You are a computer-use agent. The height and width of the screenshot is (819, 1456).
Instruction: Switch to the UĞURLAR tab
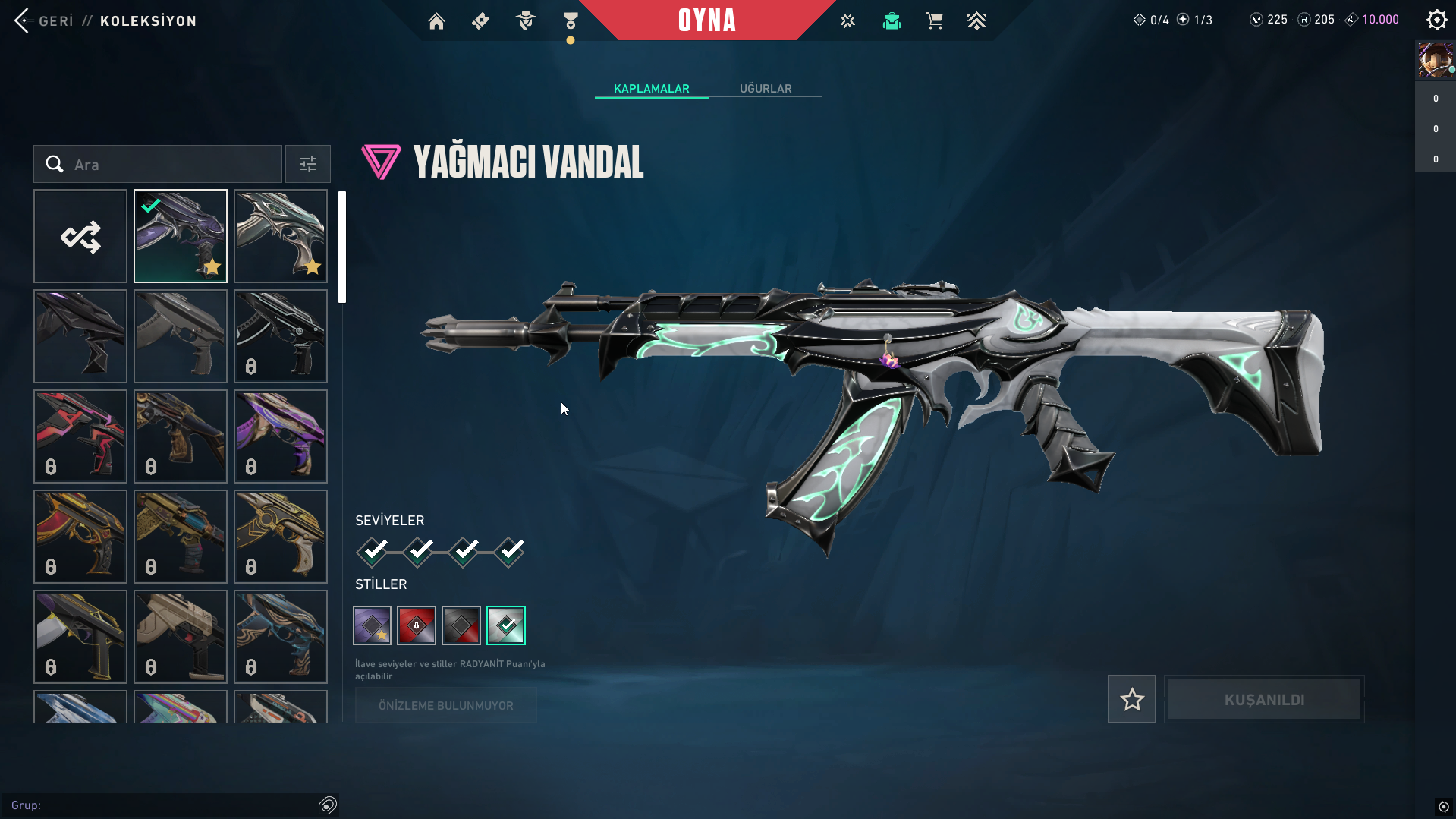(x=766, y=89)
